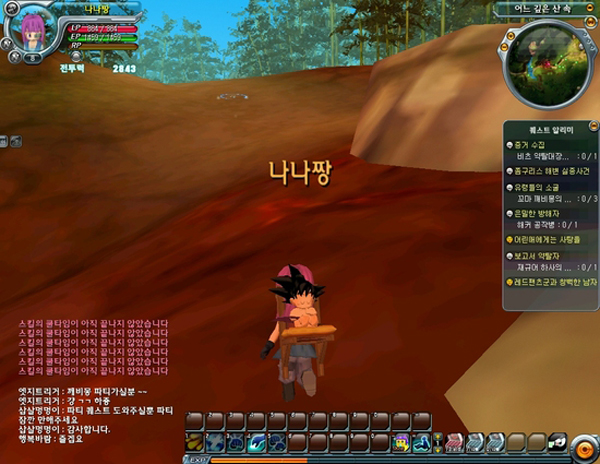Open the 은밀한 방해자 quest entry

pyautogui.click(x=539, y=213)
